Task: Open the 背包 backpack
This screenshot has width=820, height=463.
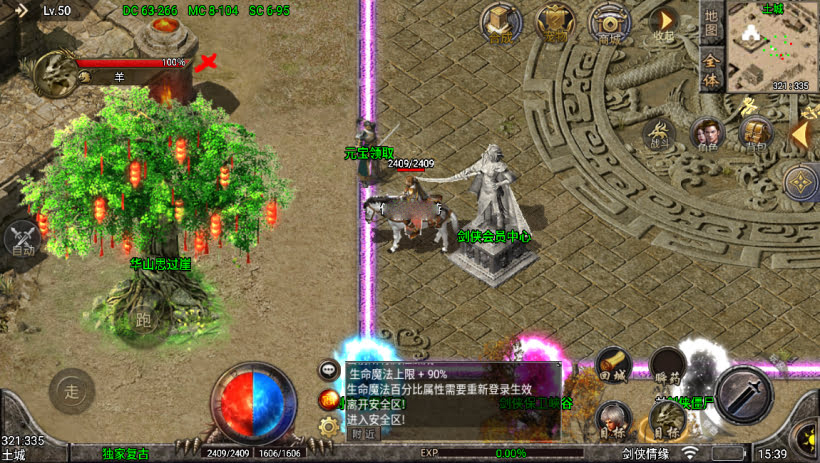Action: [755, 134]
